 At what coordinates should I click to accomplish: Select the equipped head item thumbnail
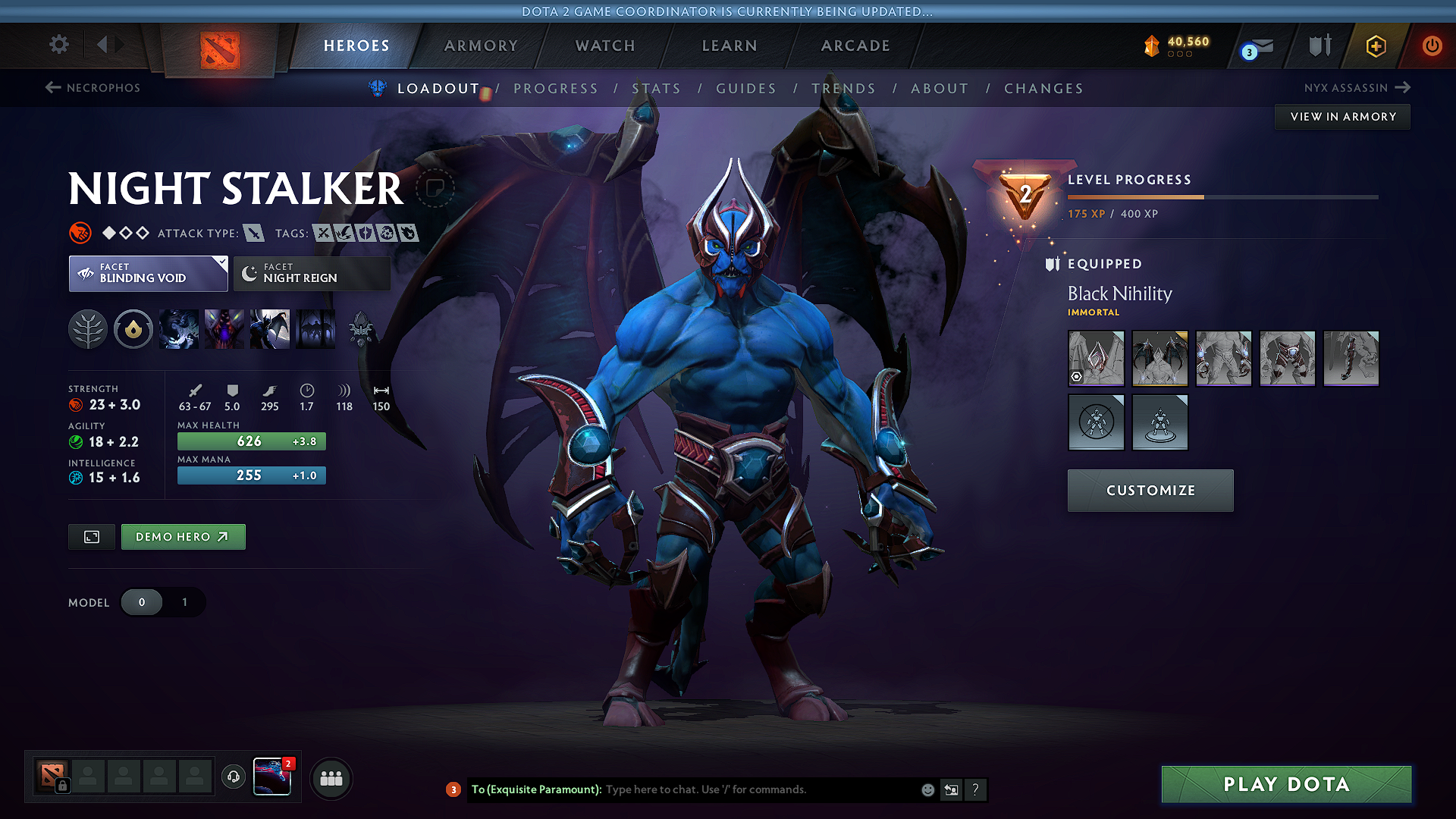click(x=1096, y=358)
